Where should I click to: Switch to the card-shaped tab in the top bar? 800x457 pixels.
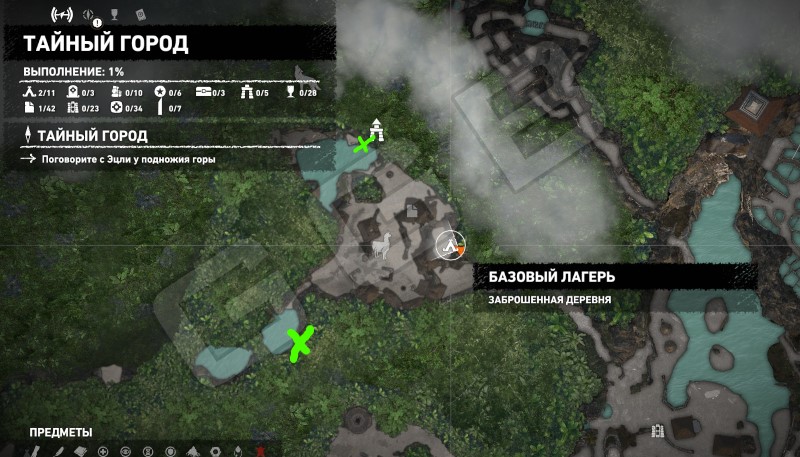pos(139,15)
